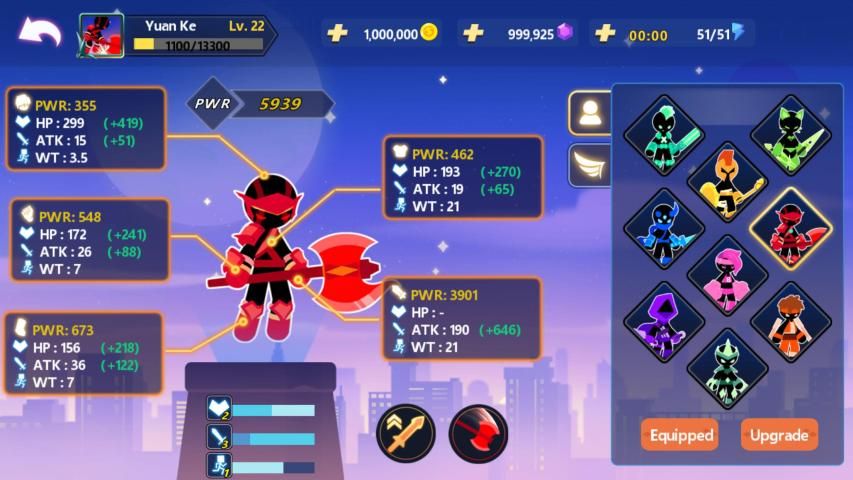
Task: Activate the red axe skill icon
Action: (x=478, y=433)
